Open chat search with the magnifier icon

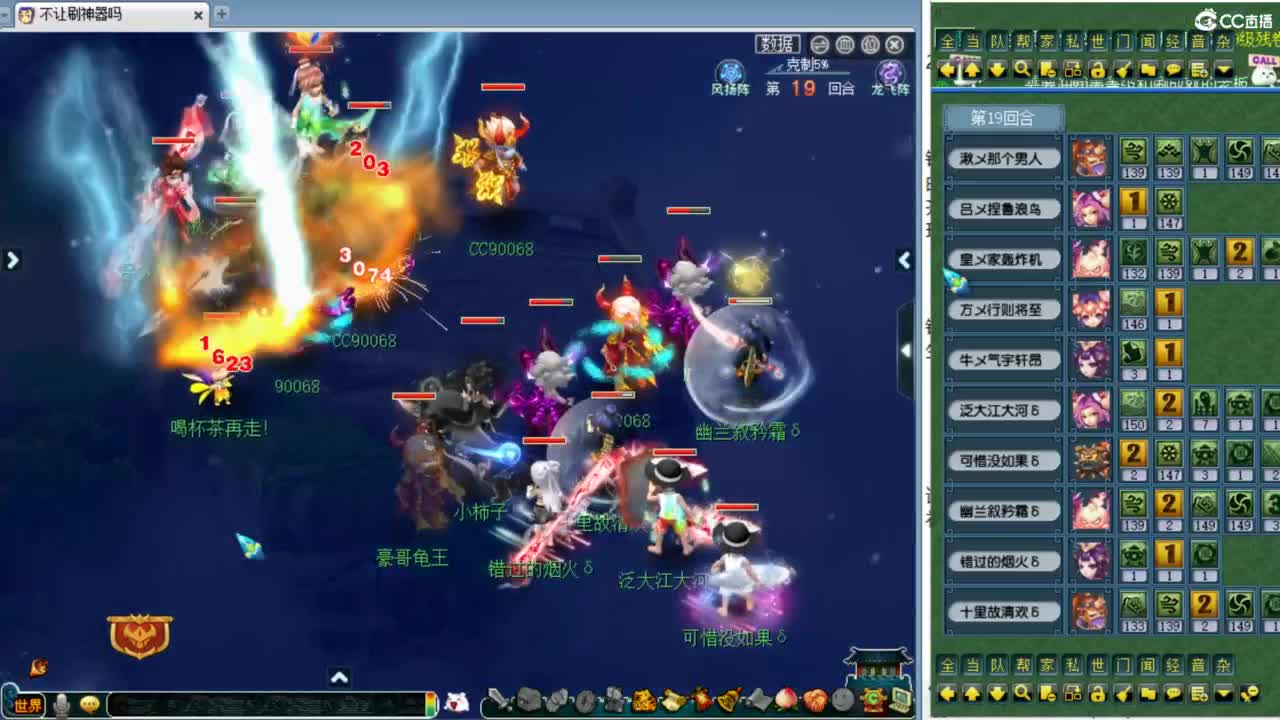click(x=1022, y=68)
